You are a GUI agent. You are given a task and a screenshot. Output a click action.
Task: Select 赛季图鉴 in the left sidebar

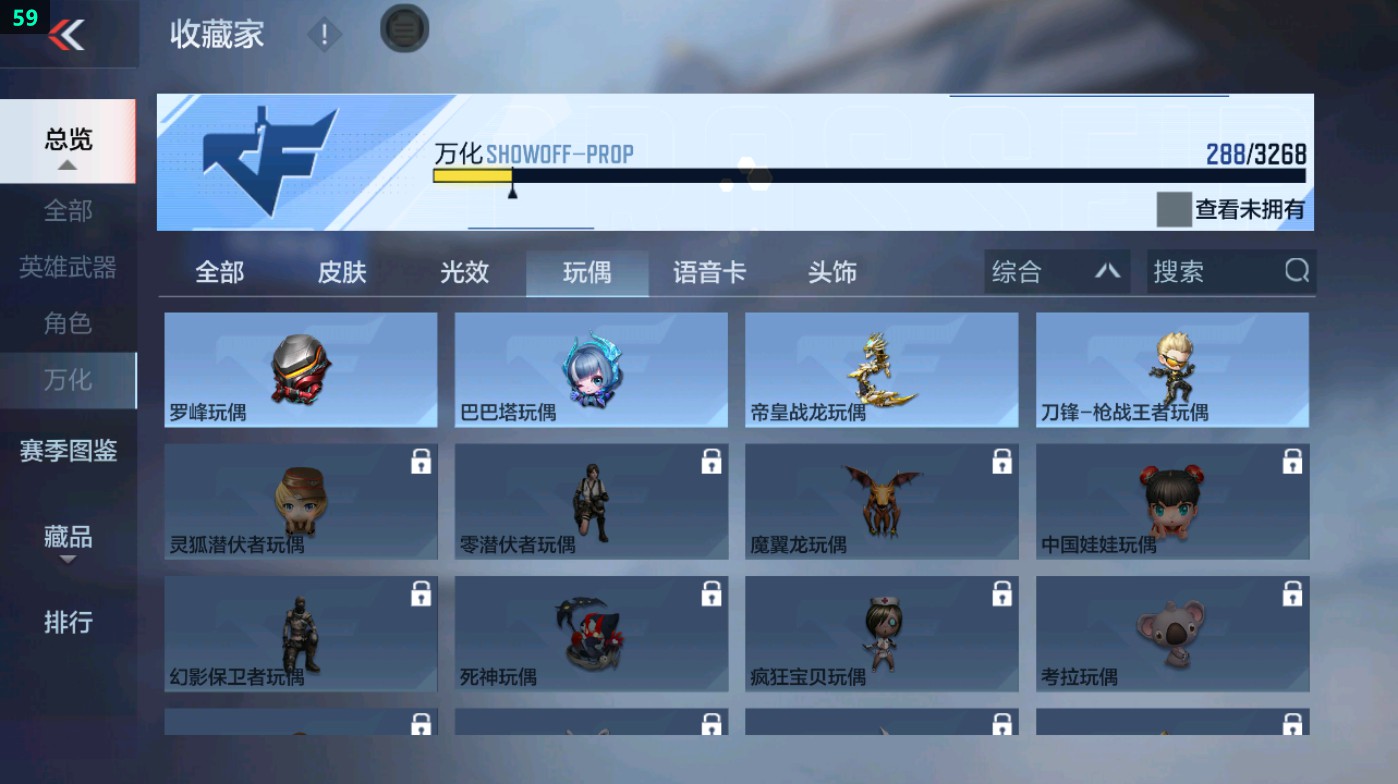[x=69, y=452]
